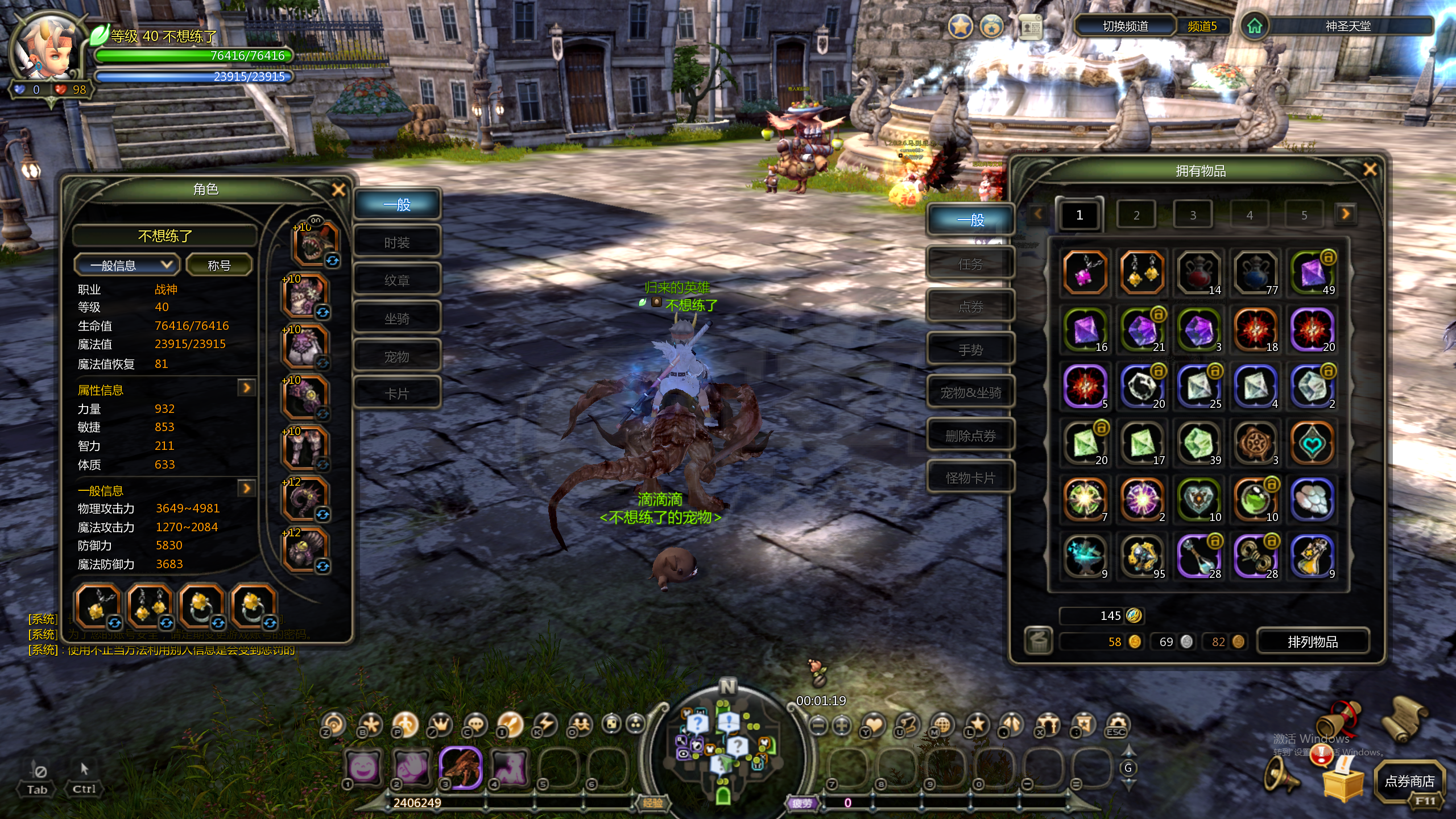Image resolution: width=1456 pixels, height=819 pixels.
Task: Switch to the 纹章 tab in character panel
Action: click(397, 280)
